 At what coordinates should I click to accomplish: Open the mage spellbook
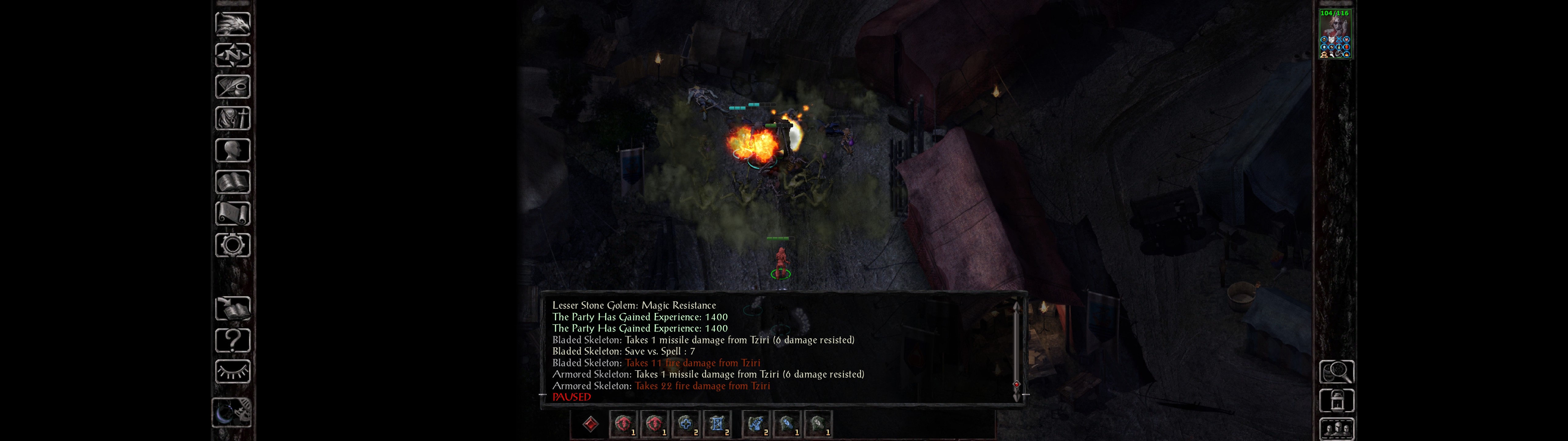click(232, 182)
